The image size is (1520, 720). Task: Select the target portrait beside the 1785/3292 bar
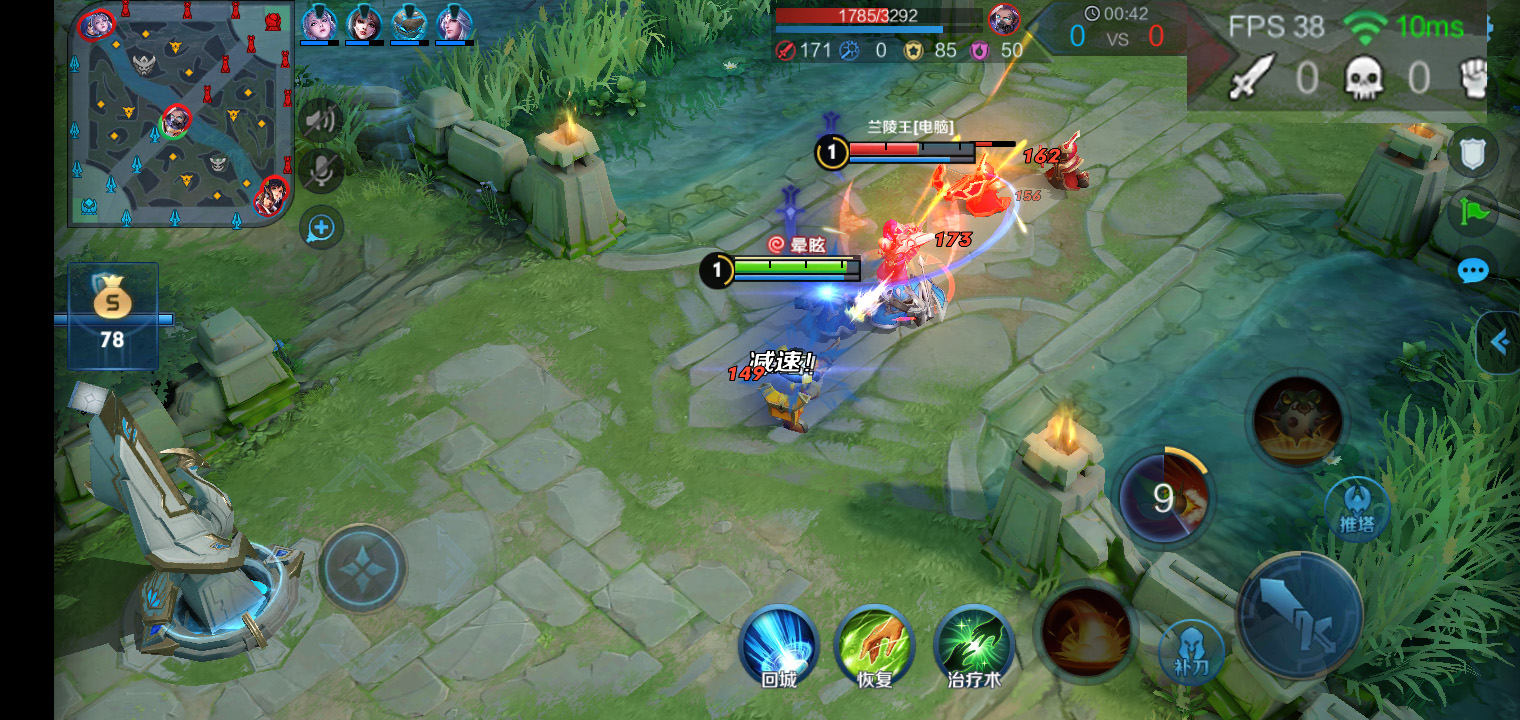coord(1004,19)
